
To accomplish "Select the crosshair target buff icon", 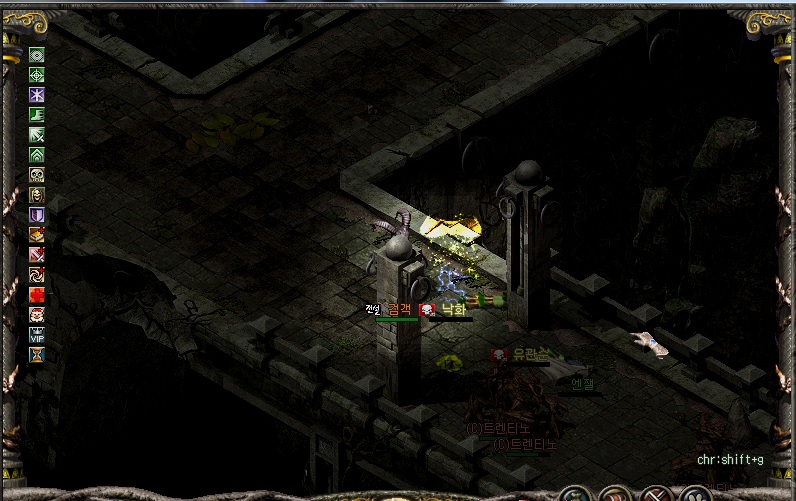I will [37, 74].
